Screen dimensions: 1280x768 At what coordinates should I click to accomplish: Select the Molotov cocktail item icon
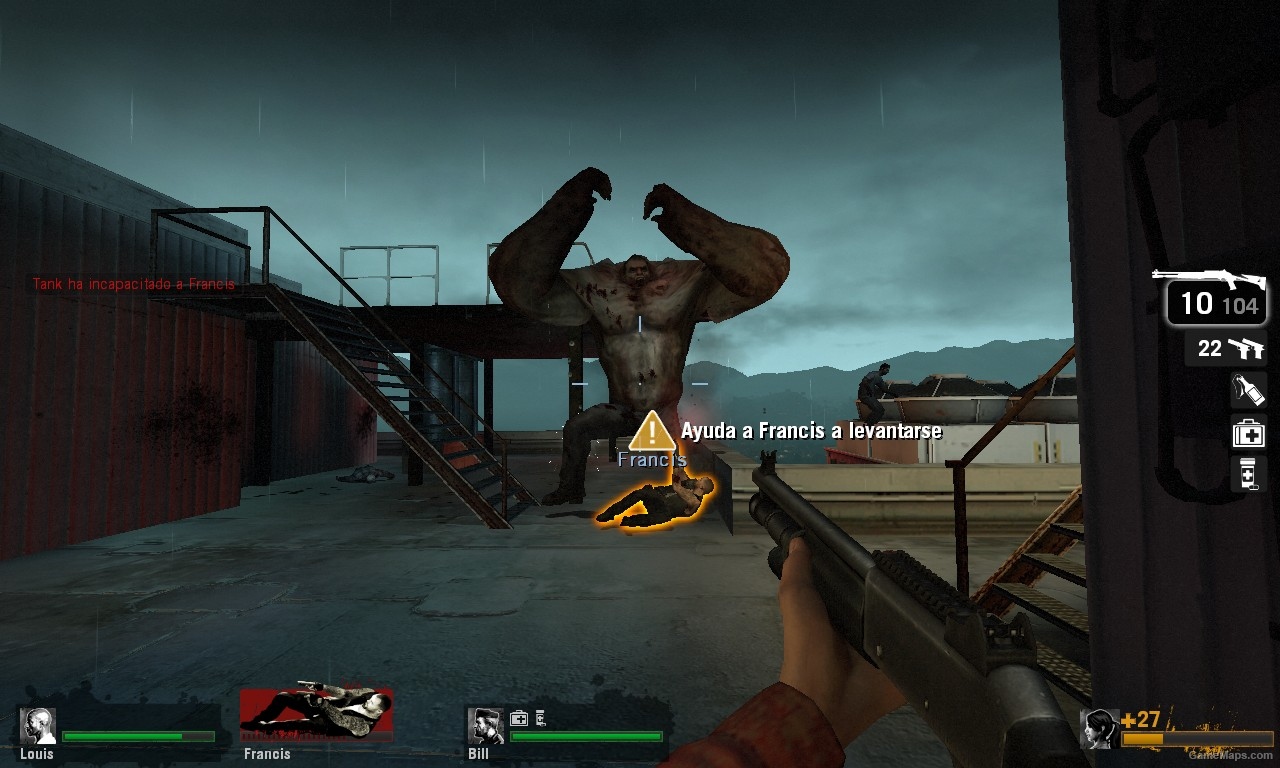pos(1249,391)
